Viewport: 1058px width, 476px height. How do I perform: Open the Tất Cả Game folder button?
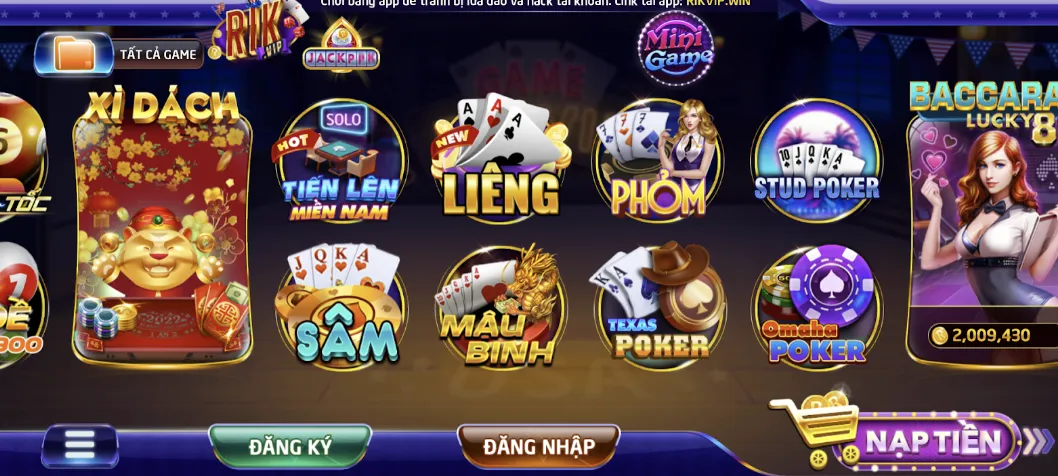point(120,54)
